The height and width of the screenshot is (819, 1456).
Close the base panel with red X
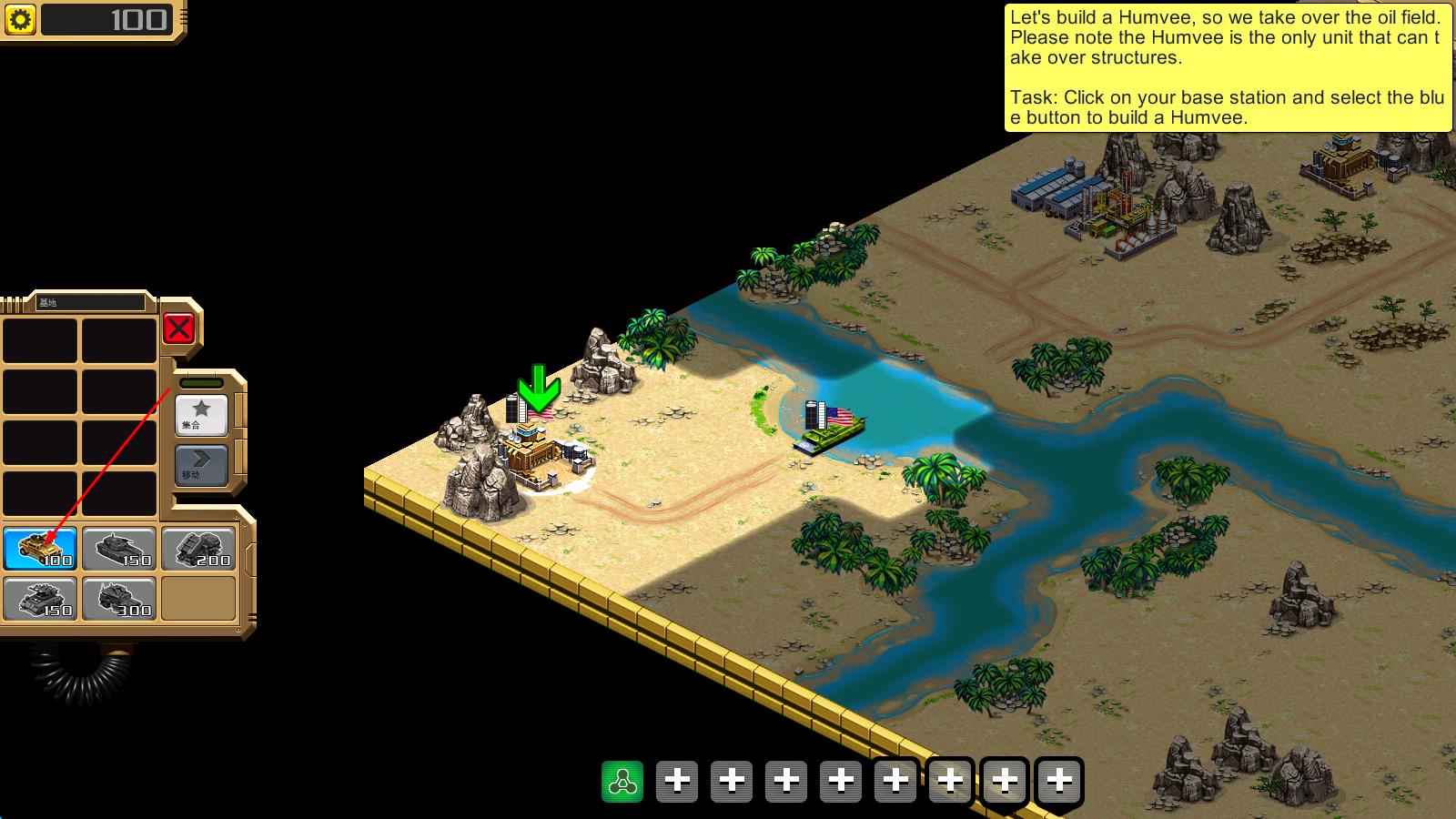(x=179, y=329)
